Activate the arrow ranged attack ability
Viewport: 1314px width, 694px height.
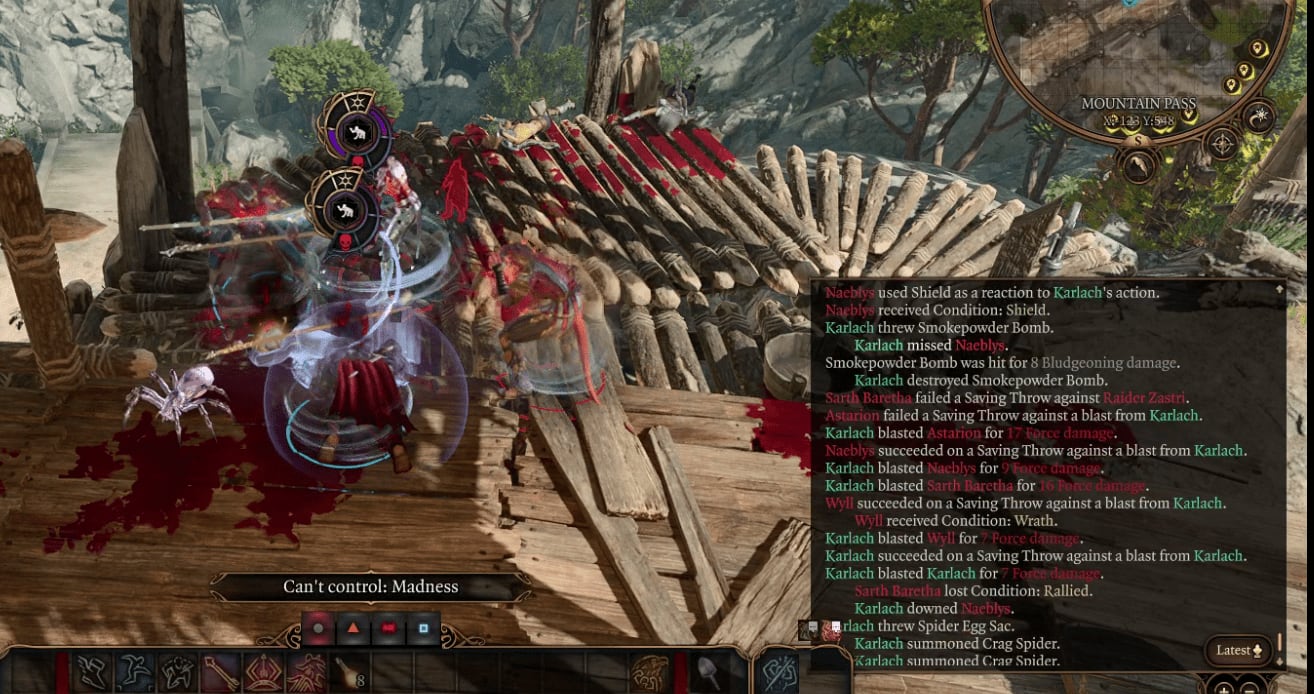(x=220, y=673)
